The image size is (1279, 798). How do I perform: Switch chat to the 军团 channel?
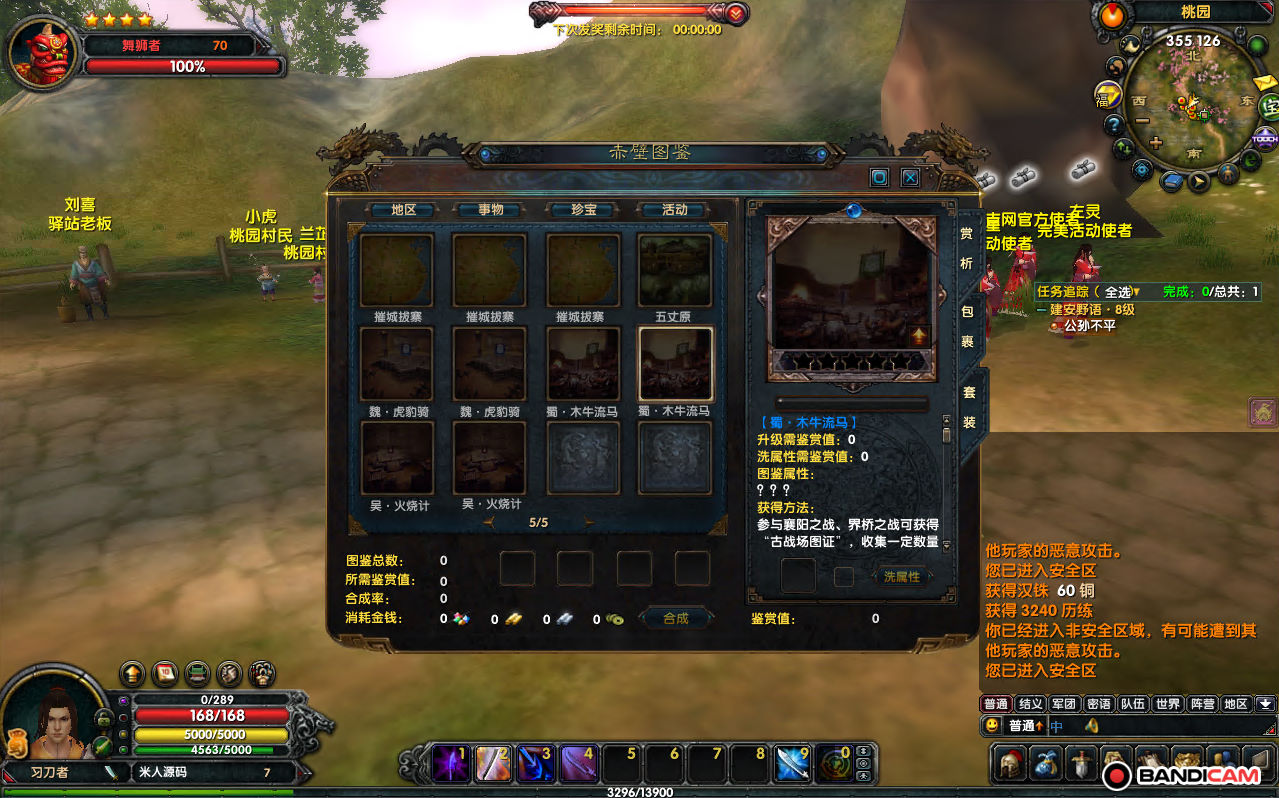1064,704
